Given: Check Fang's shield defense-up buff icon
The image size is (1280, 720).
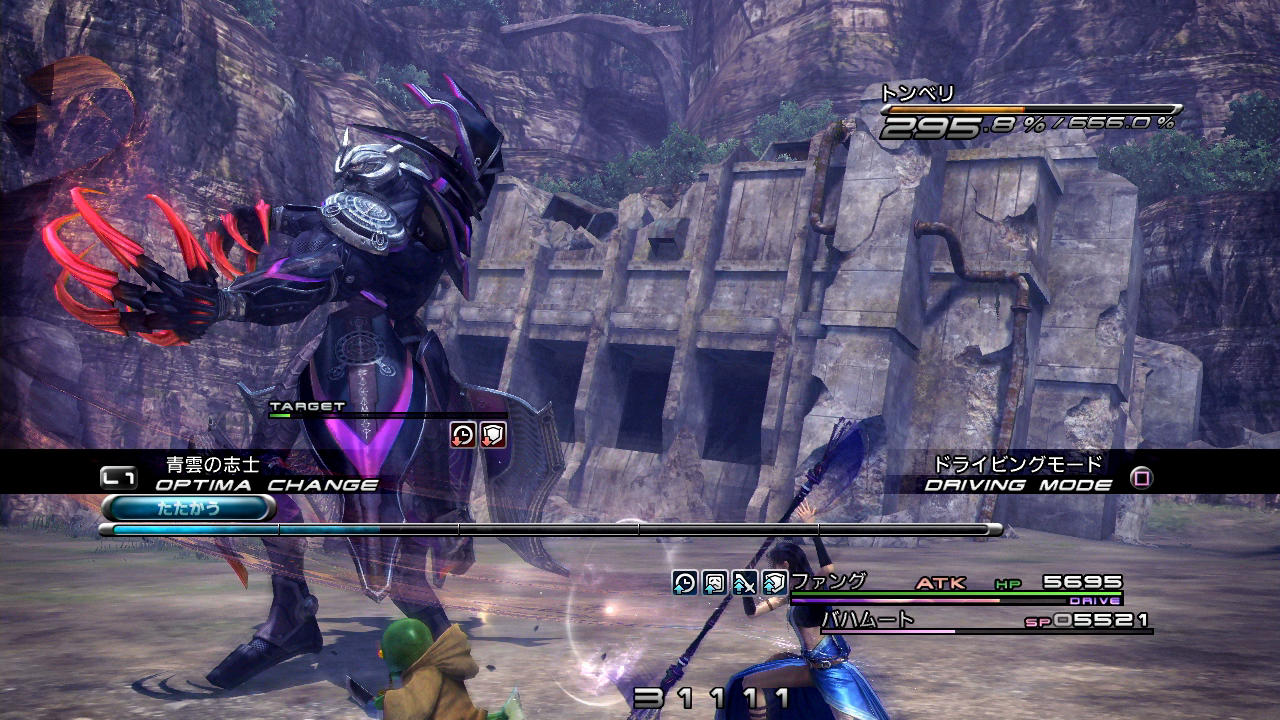Looking at the screenshot, I should (x=775, y=583).
